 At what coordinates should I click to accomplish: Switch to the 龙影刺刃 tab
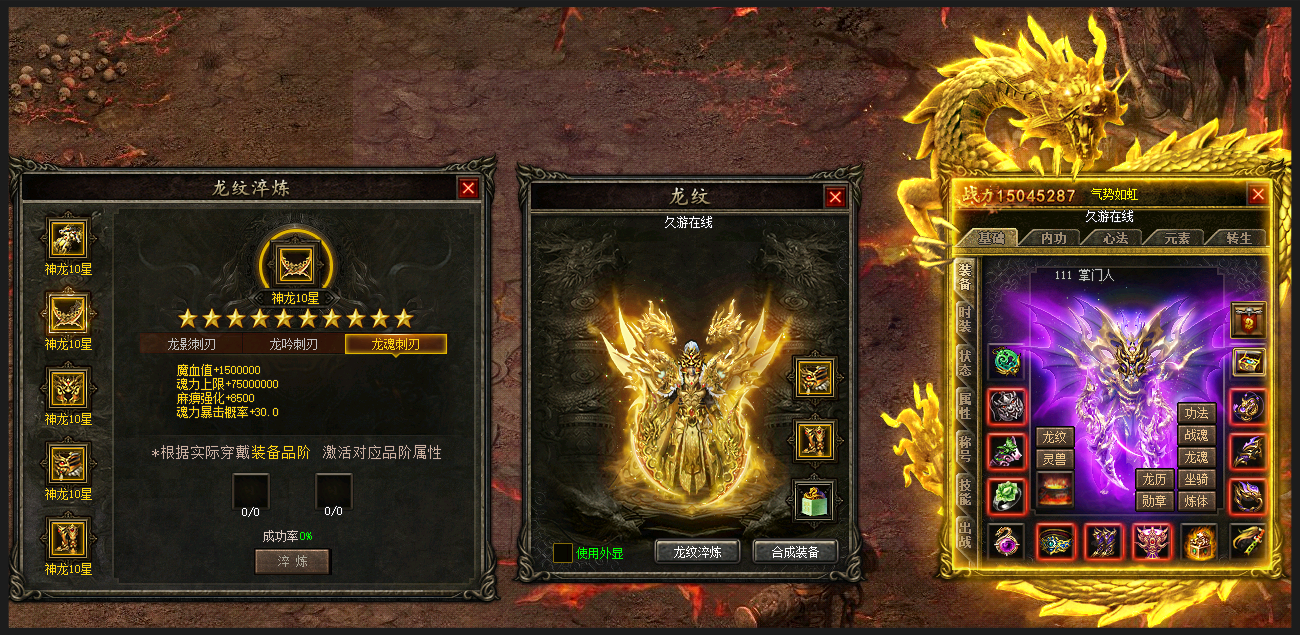[191, 344]
